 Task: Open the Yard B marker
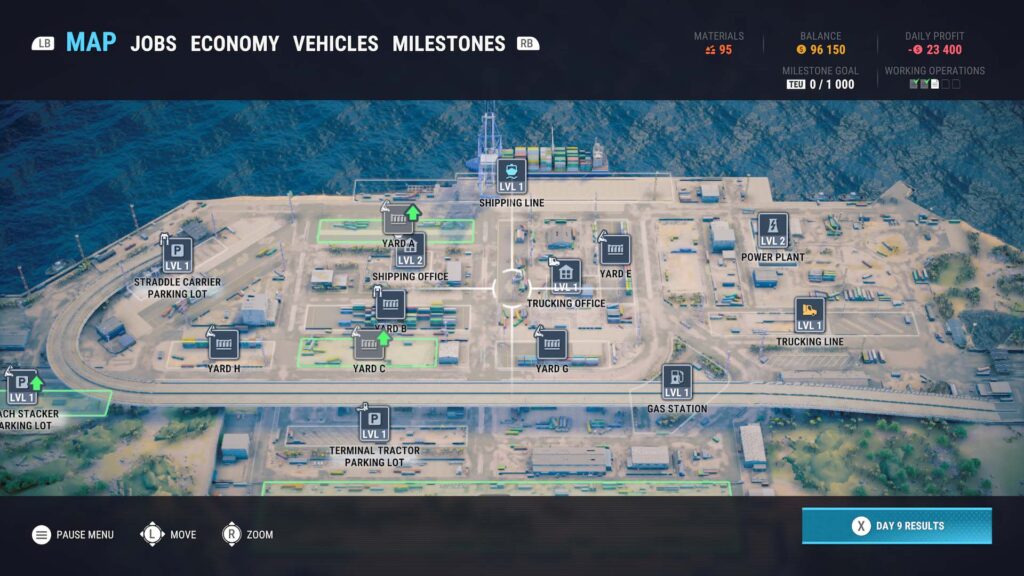[x=390, y=305]
